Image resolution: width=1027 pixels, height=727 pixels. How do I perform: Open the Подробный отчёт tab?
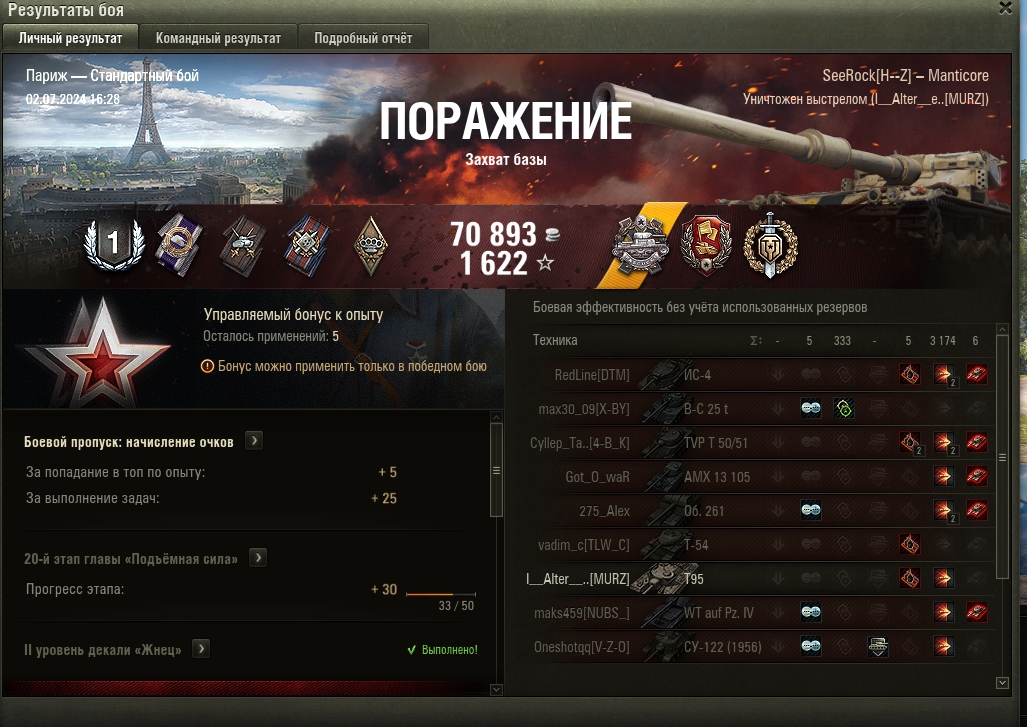click(x=363, y=38)
